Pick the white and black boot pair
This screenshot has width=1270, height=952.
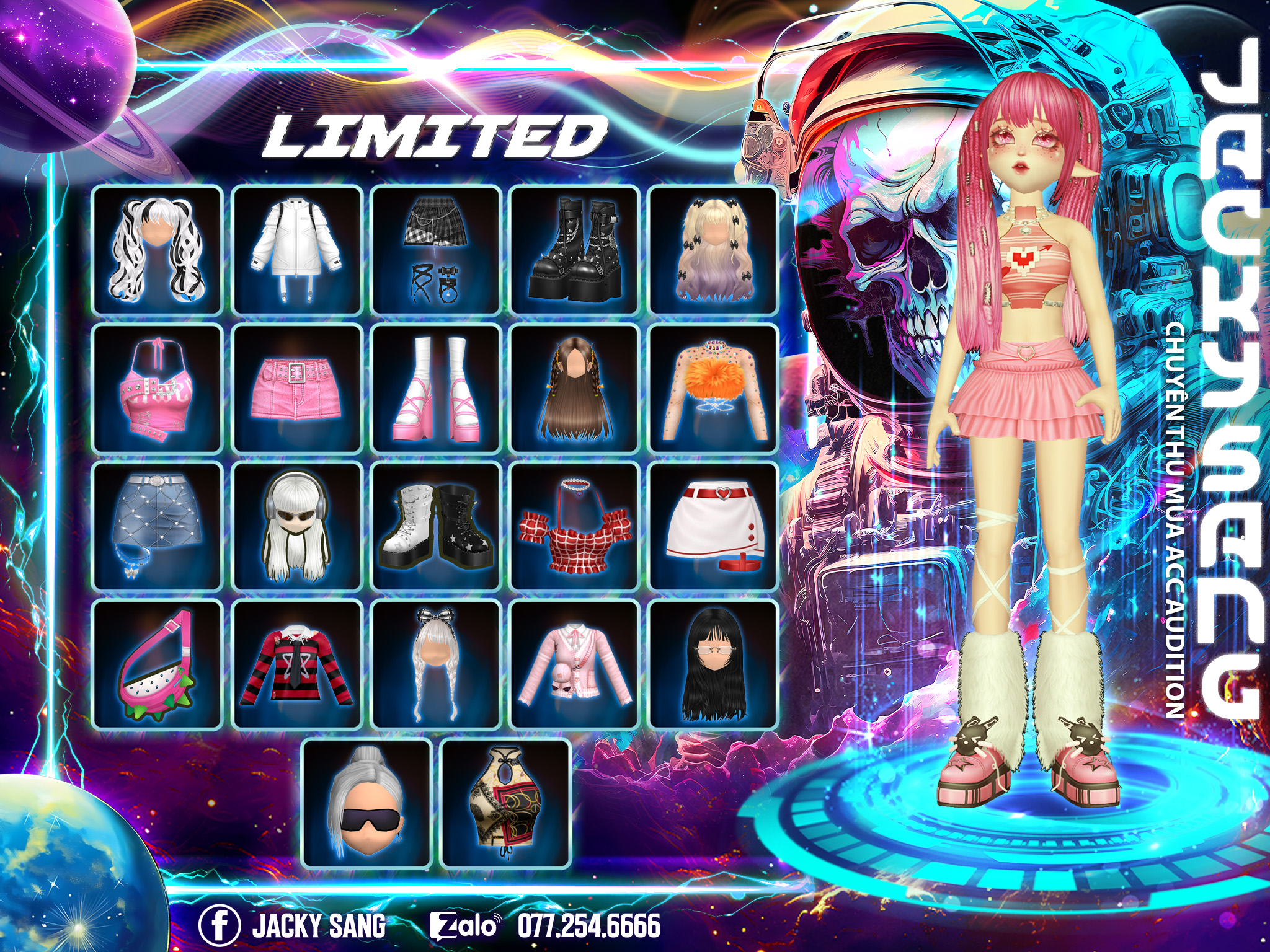pos(436,526)
